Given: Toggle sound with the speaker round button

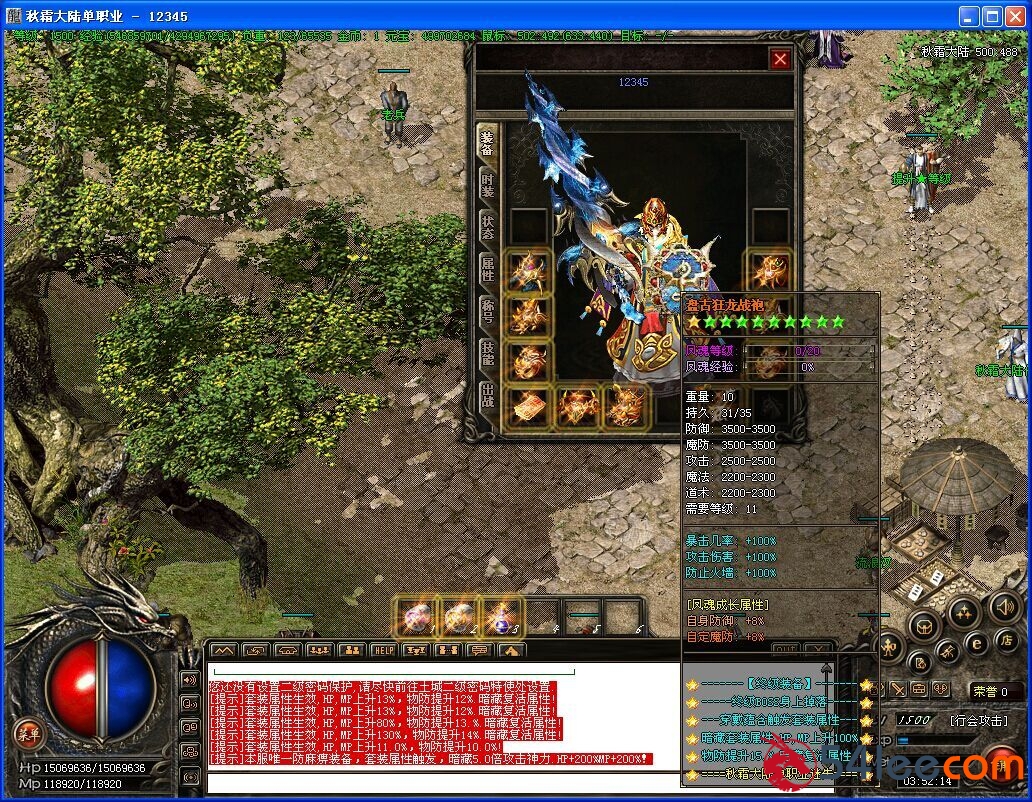Looking at the screenshot, I should [1004, 606].
